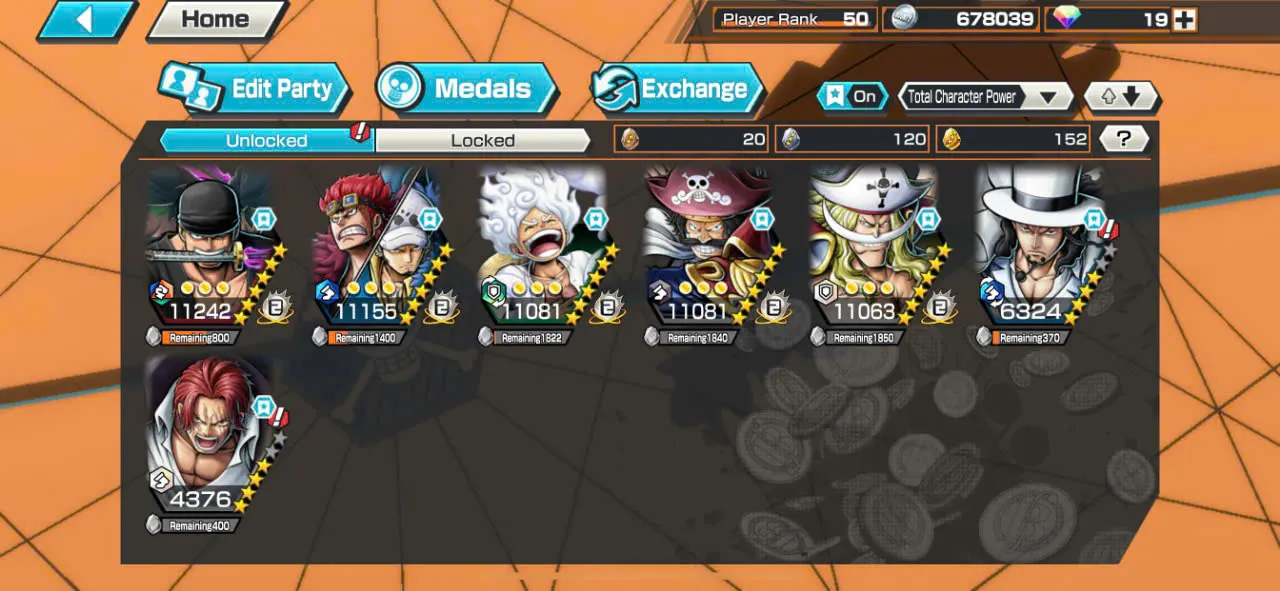Open the Exchange menu

677,89
